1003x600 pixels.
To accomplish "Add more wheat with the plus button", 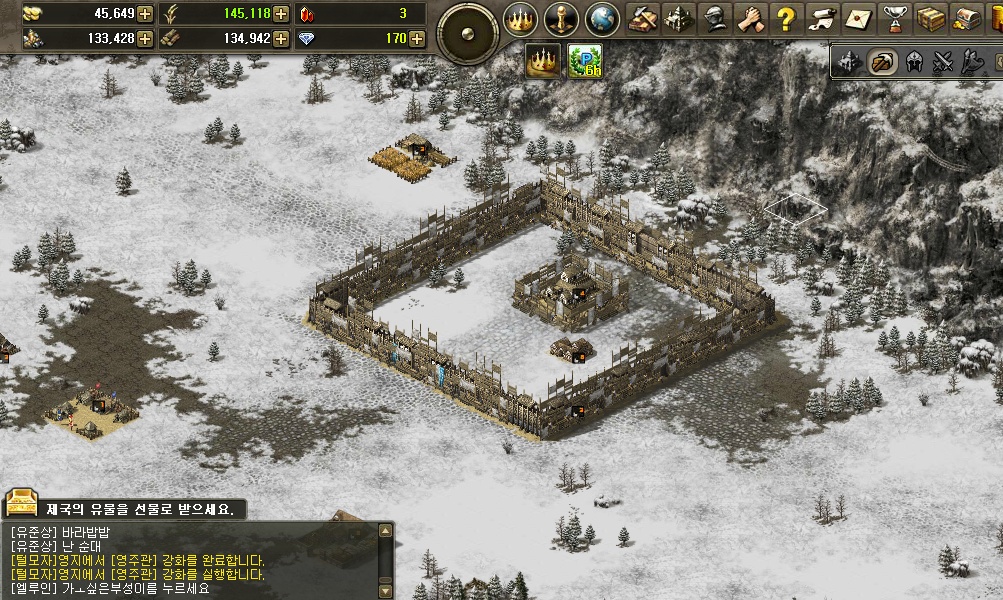I will (x=281, y=14).
